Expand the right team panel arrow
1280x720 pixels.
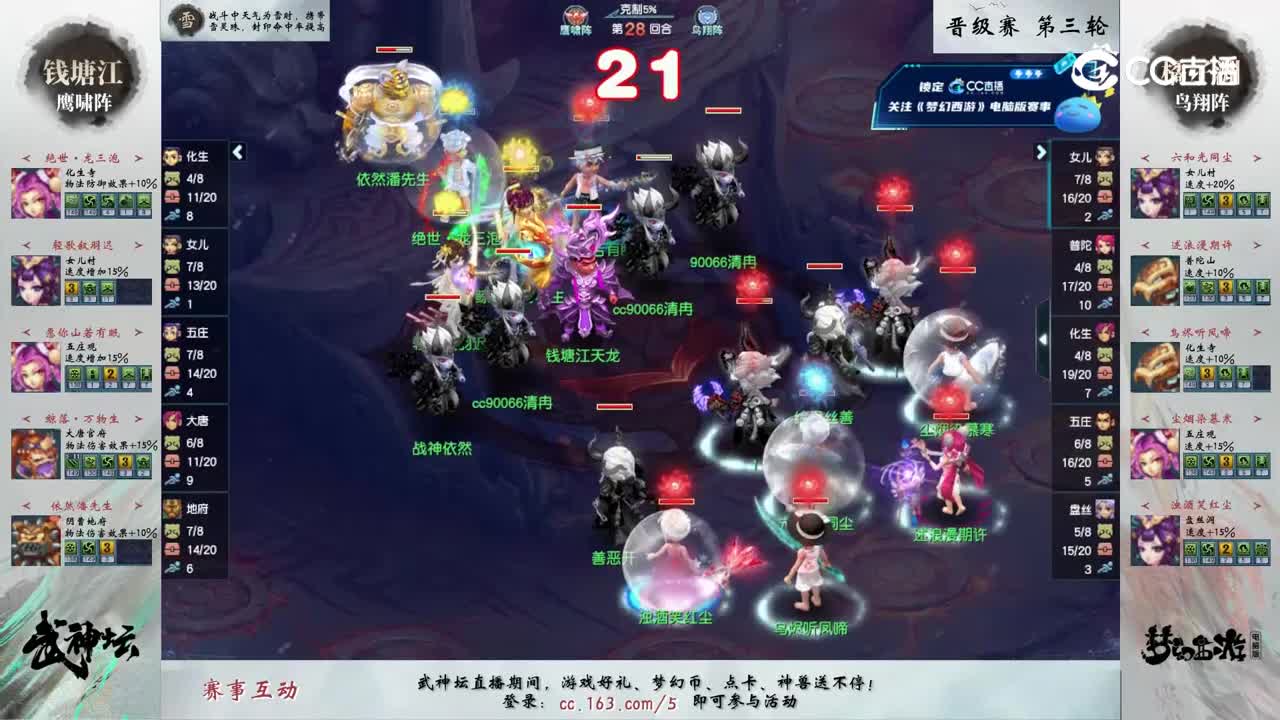tap(1042, 154)
